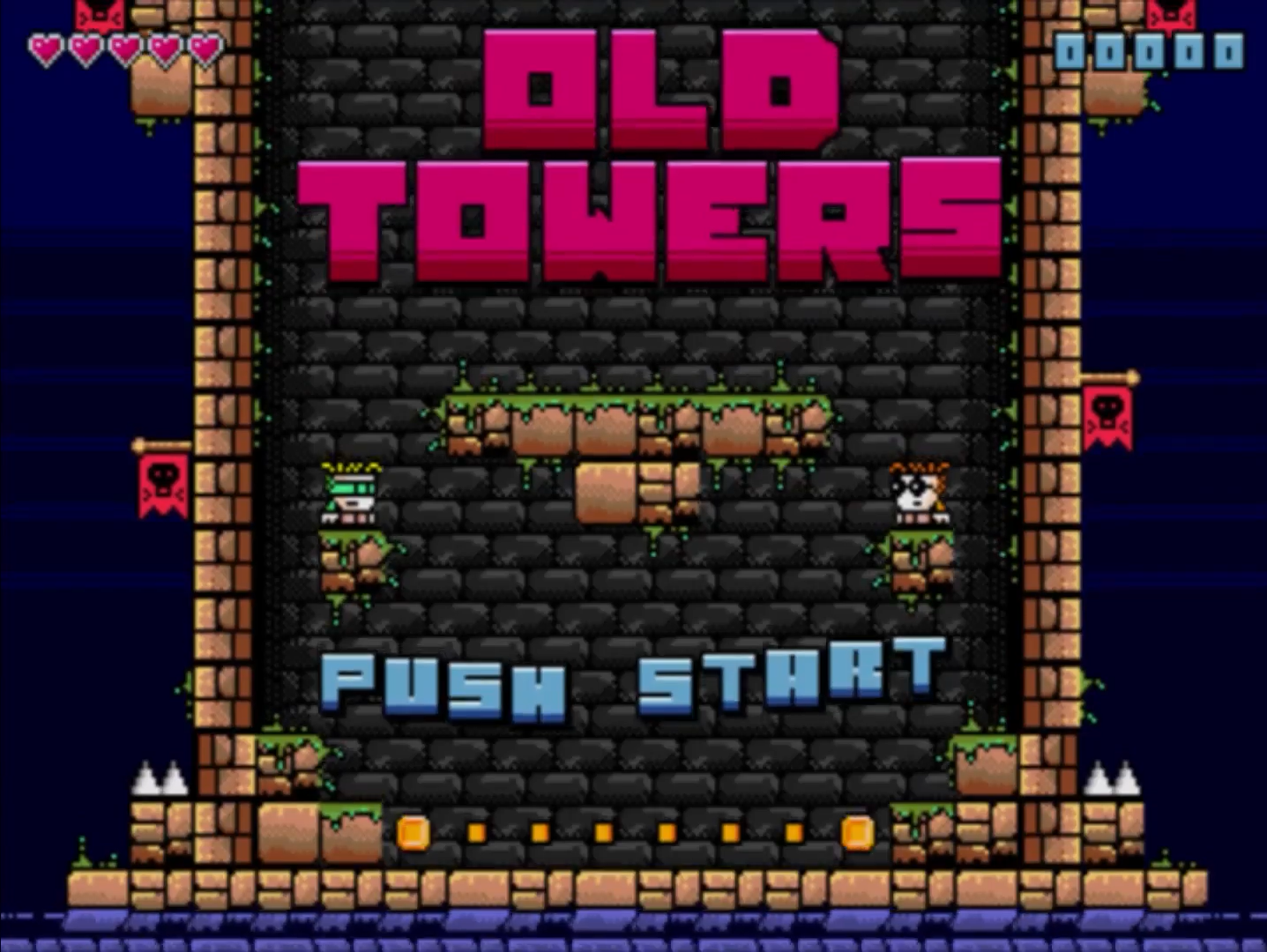
Task: Click the red skull icon top left corner
Action: point(100,13)
